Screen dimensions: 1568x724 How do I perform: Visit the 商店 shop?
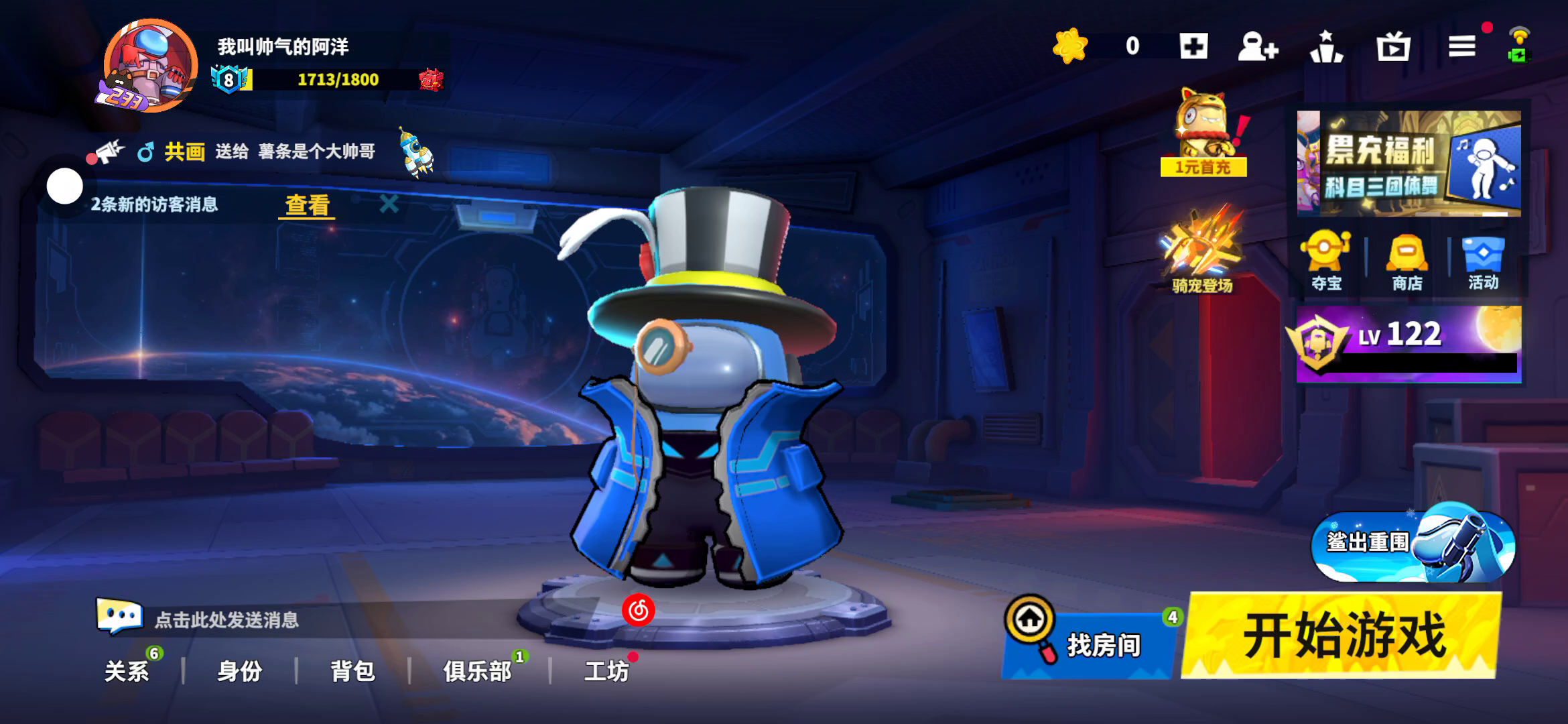click(x=1407, y=262)
